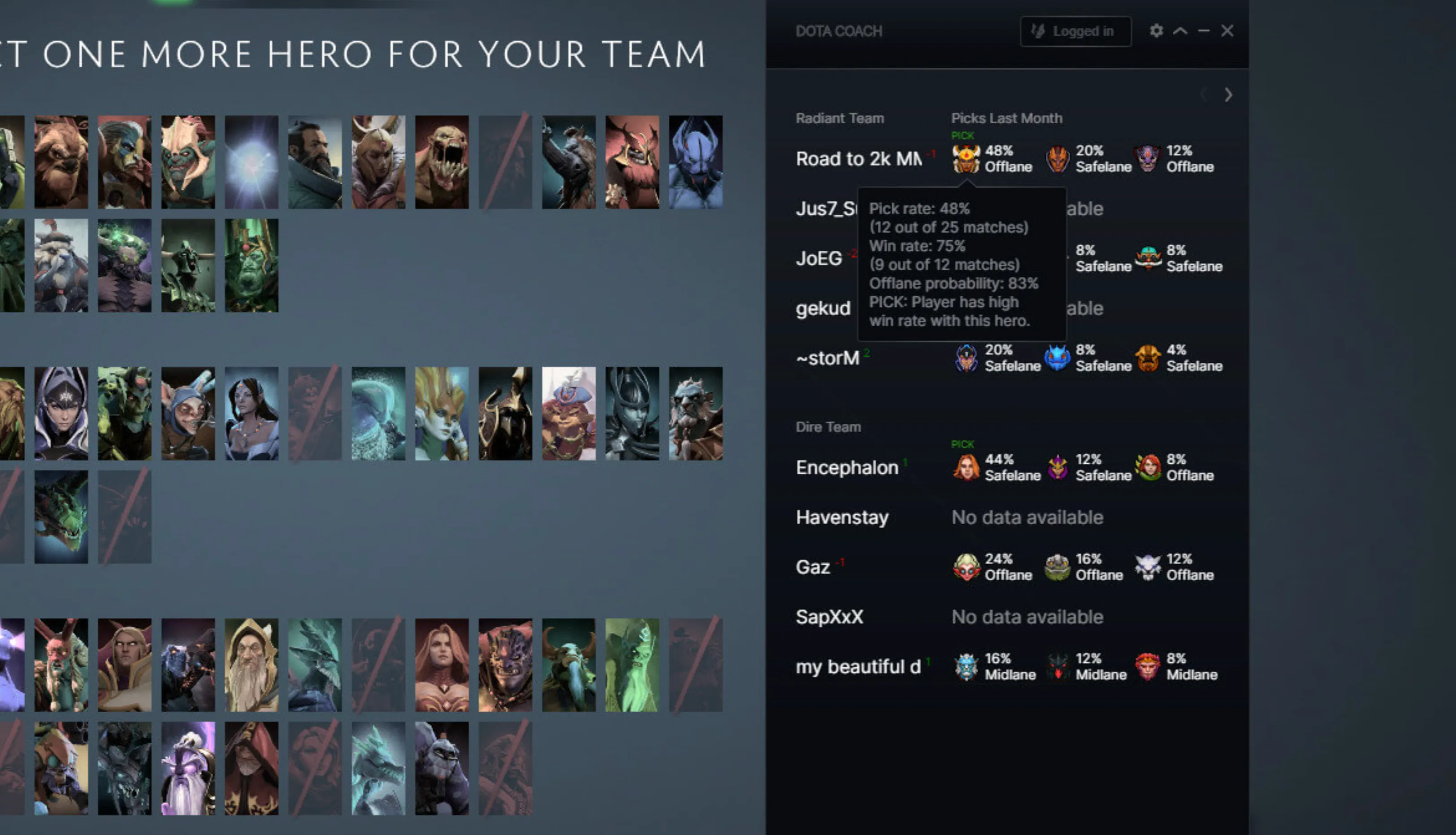Click Tinker's 8% Safelane hero icon
Screen dimensions: 1456x835
tap(1149, 258)
